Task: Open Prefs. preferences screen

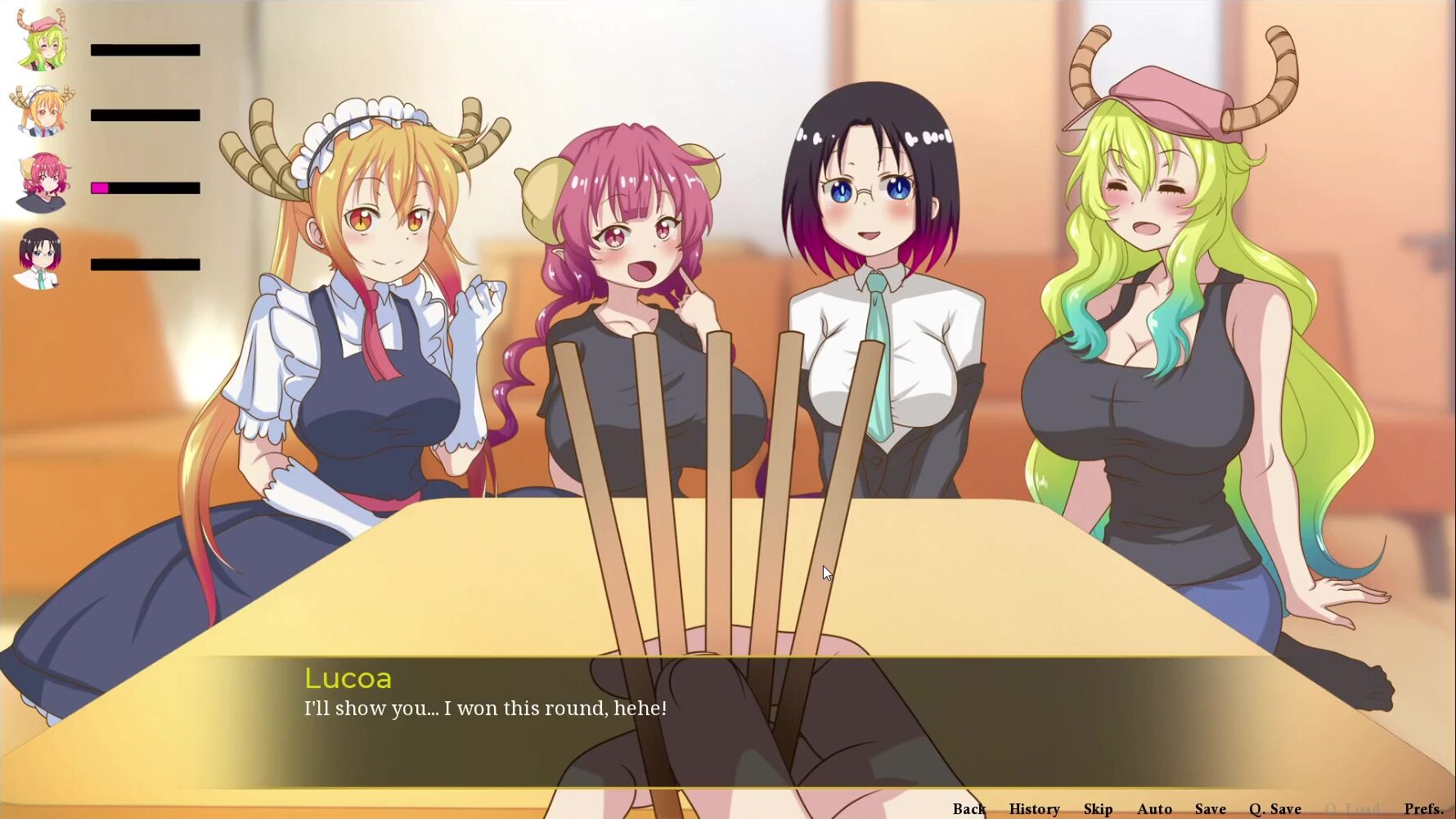Action: [1423, 808]
